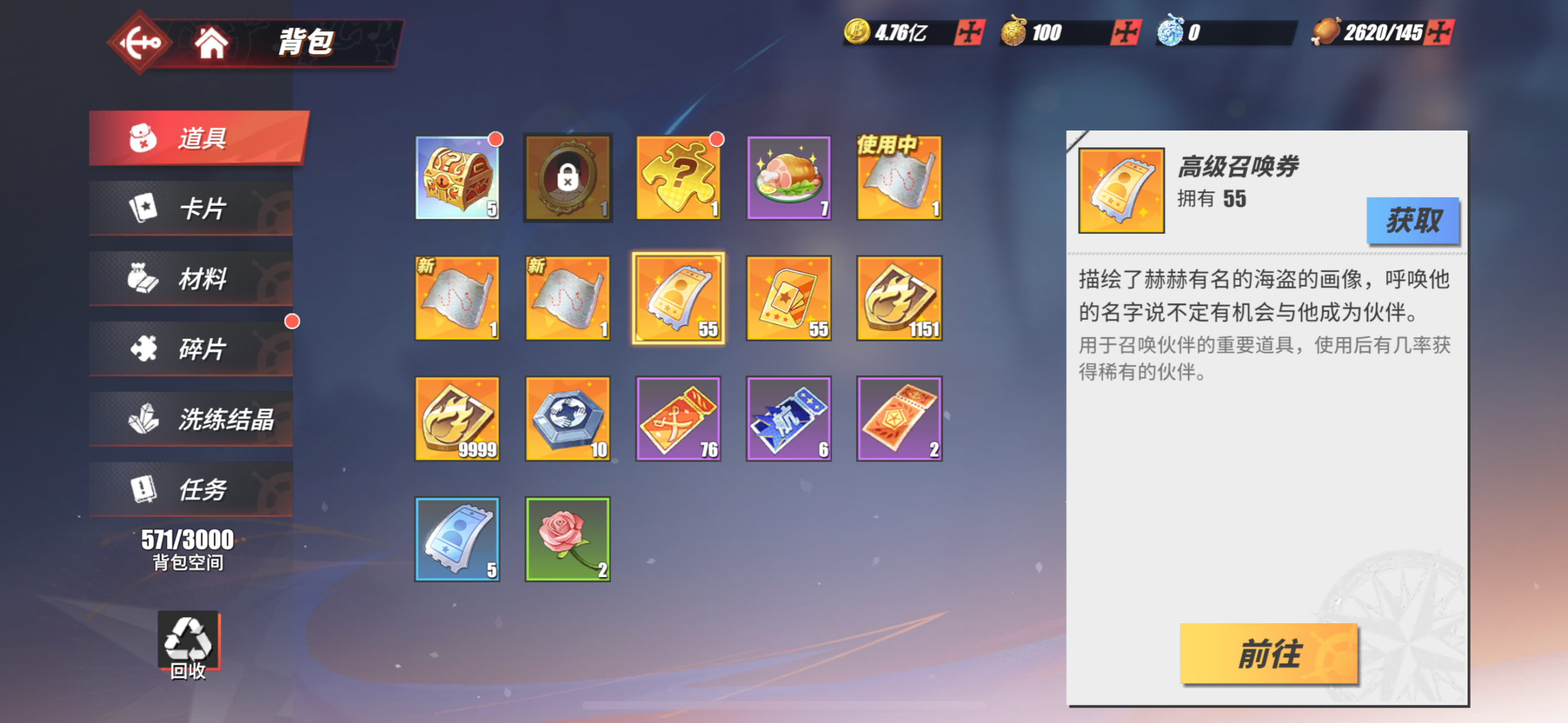Choose the golden question-mark puzzle piece
This screenshot has width=1568, height=723.
(x=679, y=178)
